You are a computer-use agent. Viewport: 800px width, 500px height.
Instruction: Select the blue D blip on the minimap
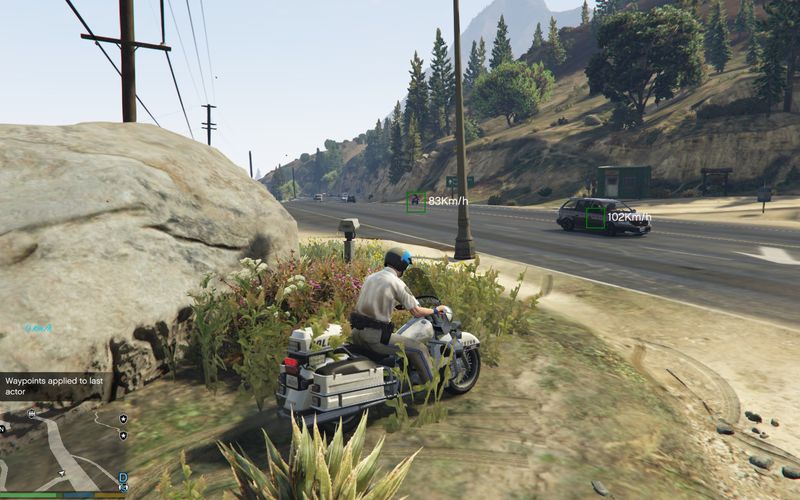click(x=123, y=477)
